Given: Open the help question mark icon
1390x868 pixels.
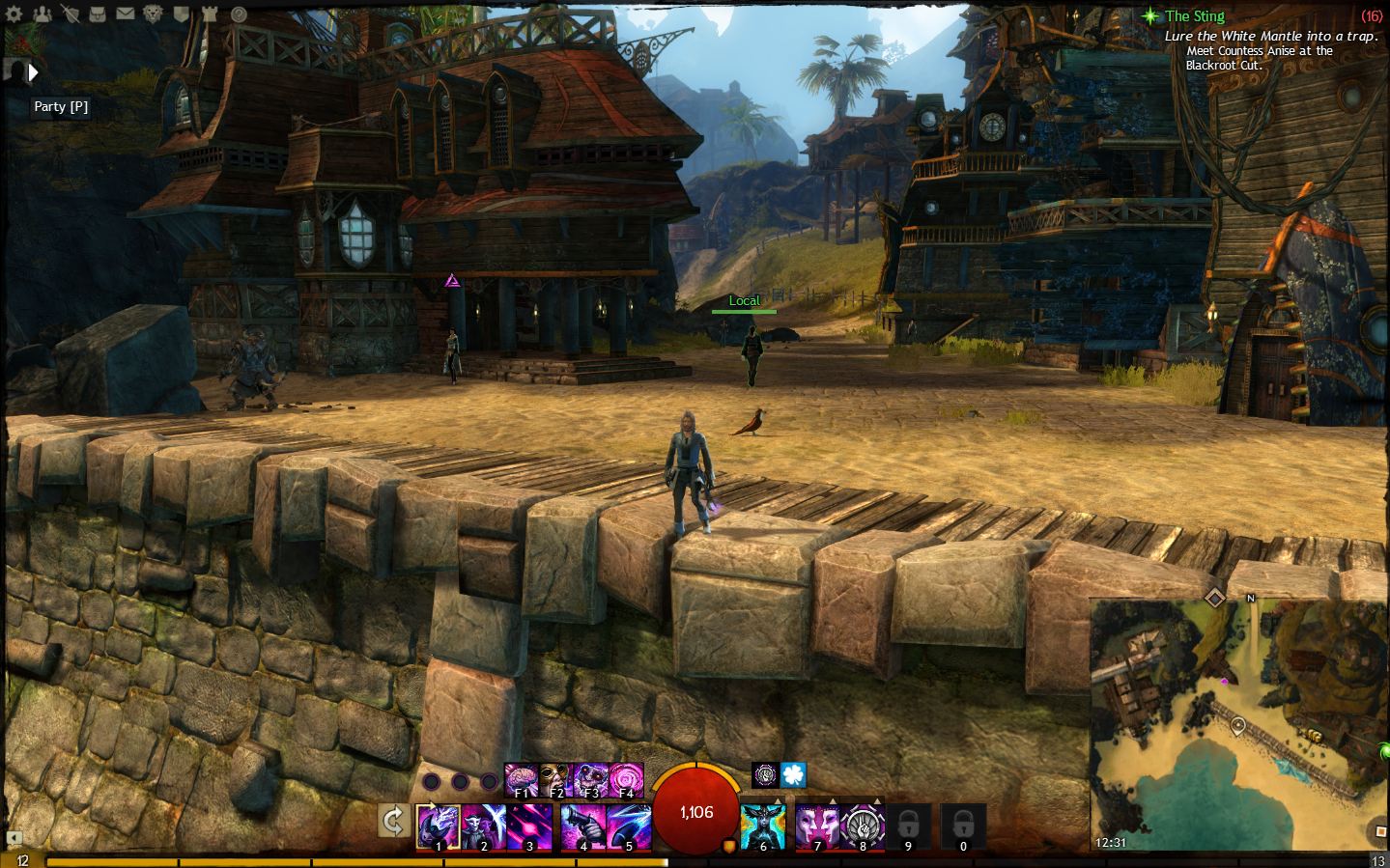Looking at the screenshot, I should 238,14.
